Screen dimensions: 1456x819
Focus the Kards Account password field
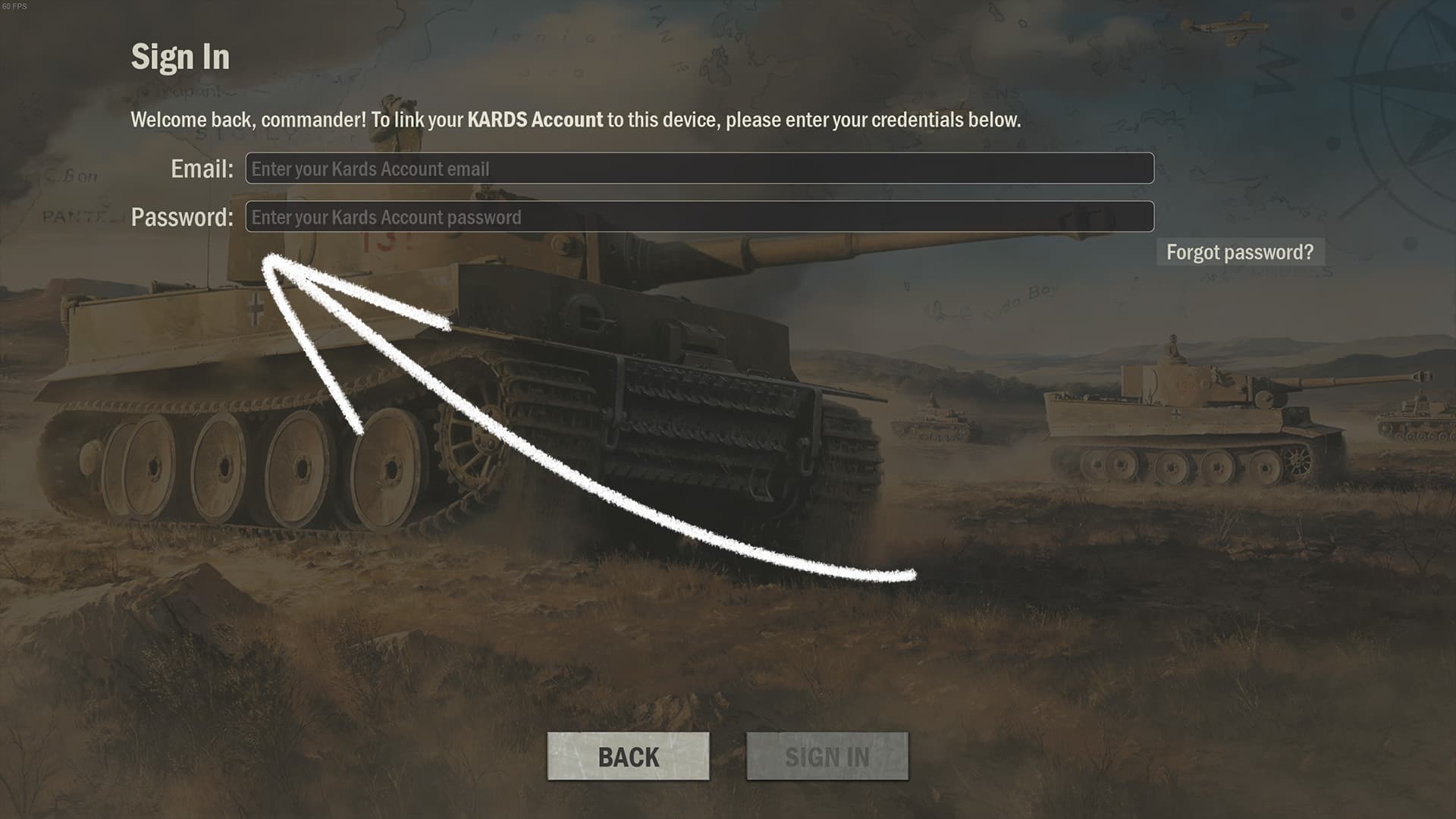click(x=699, y=217)
